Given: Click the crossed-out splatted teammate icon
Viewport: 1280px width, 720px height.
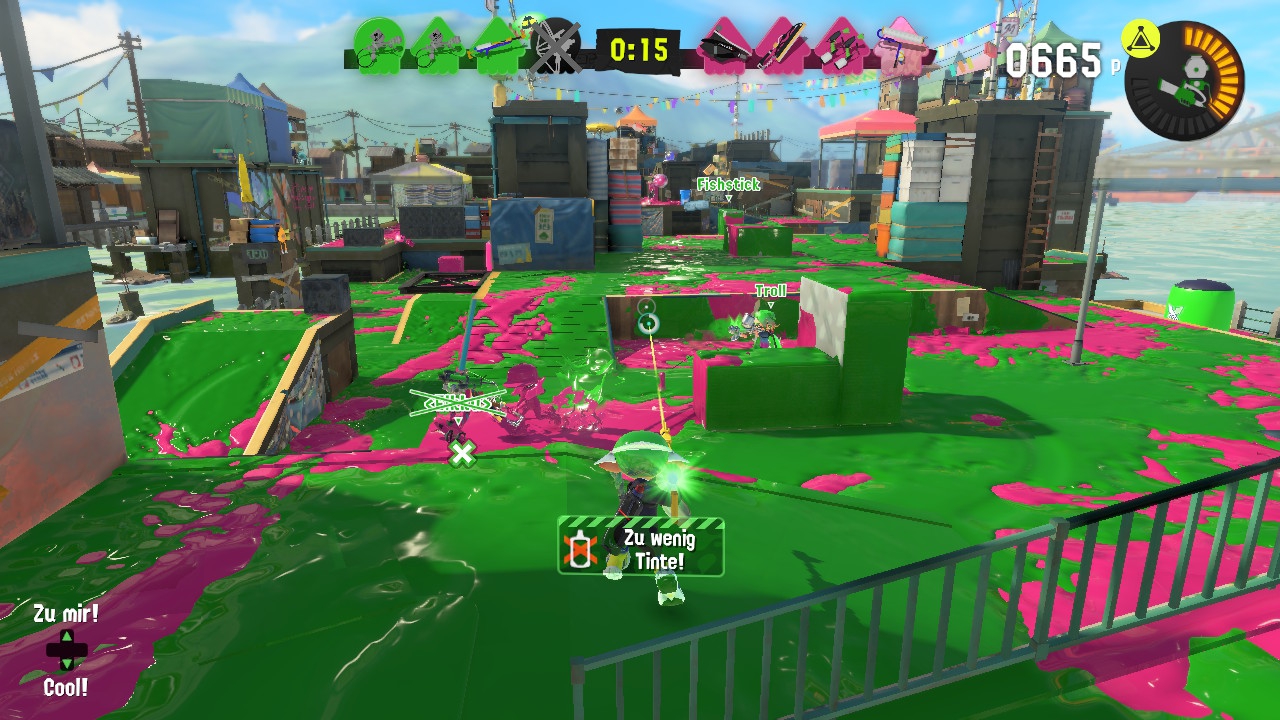Looking at the screenshot, I should [x=554, y=47].
